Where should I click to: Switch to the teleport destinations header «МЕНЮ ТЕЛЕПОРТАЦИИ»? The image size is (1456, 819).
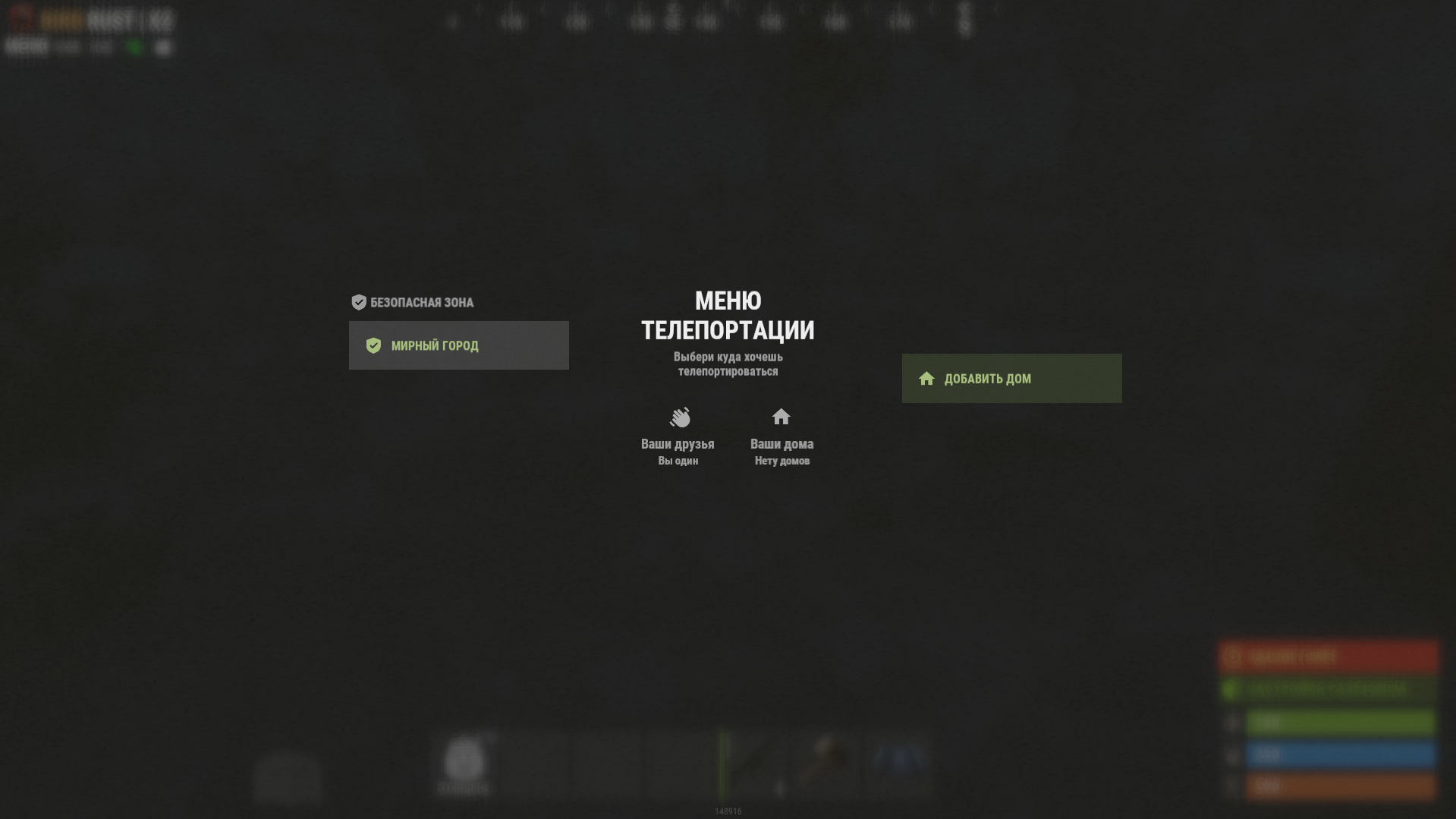click(x=728, y=316)
